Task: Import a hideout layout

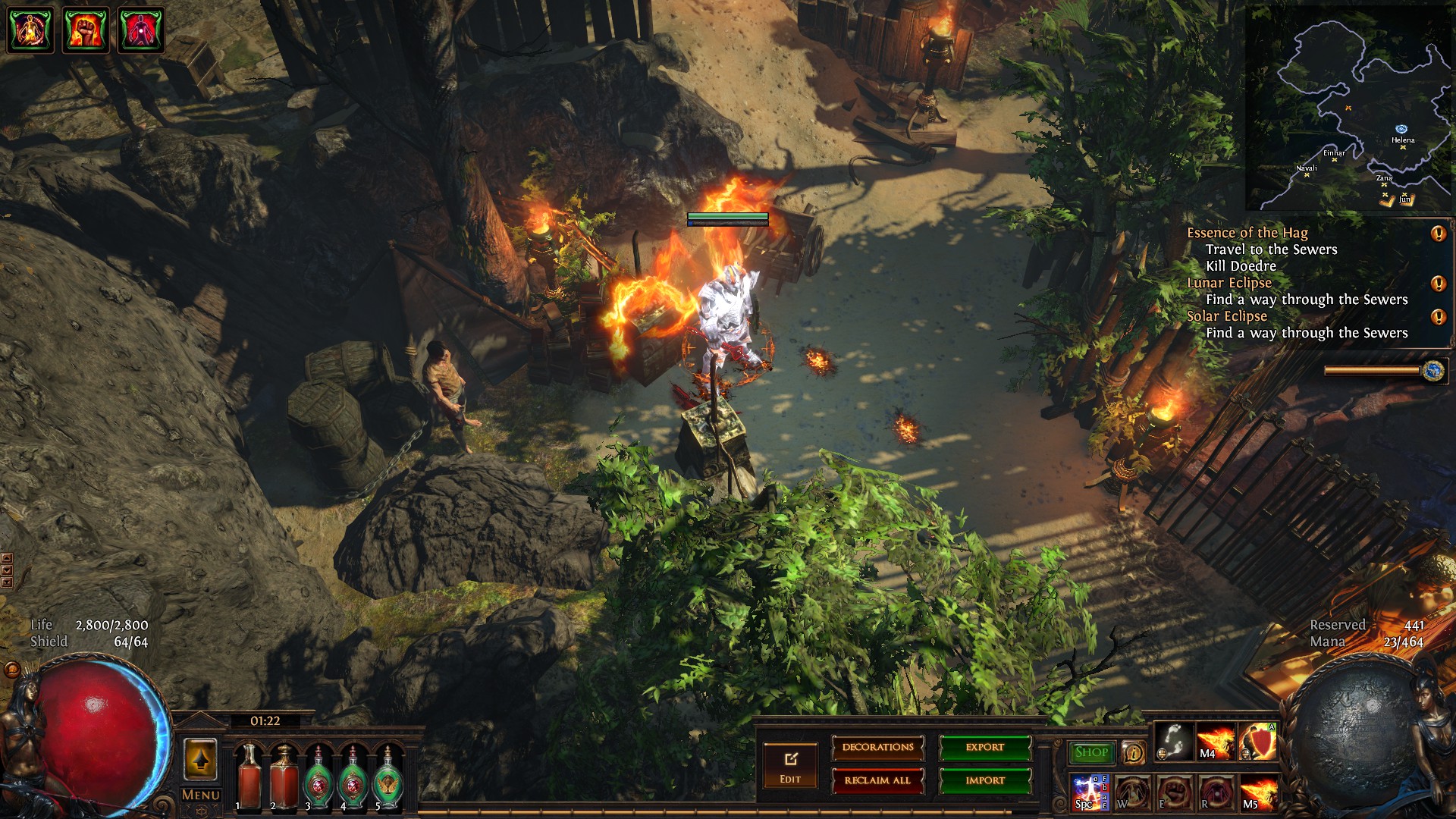Action: click(985, 780)
